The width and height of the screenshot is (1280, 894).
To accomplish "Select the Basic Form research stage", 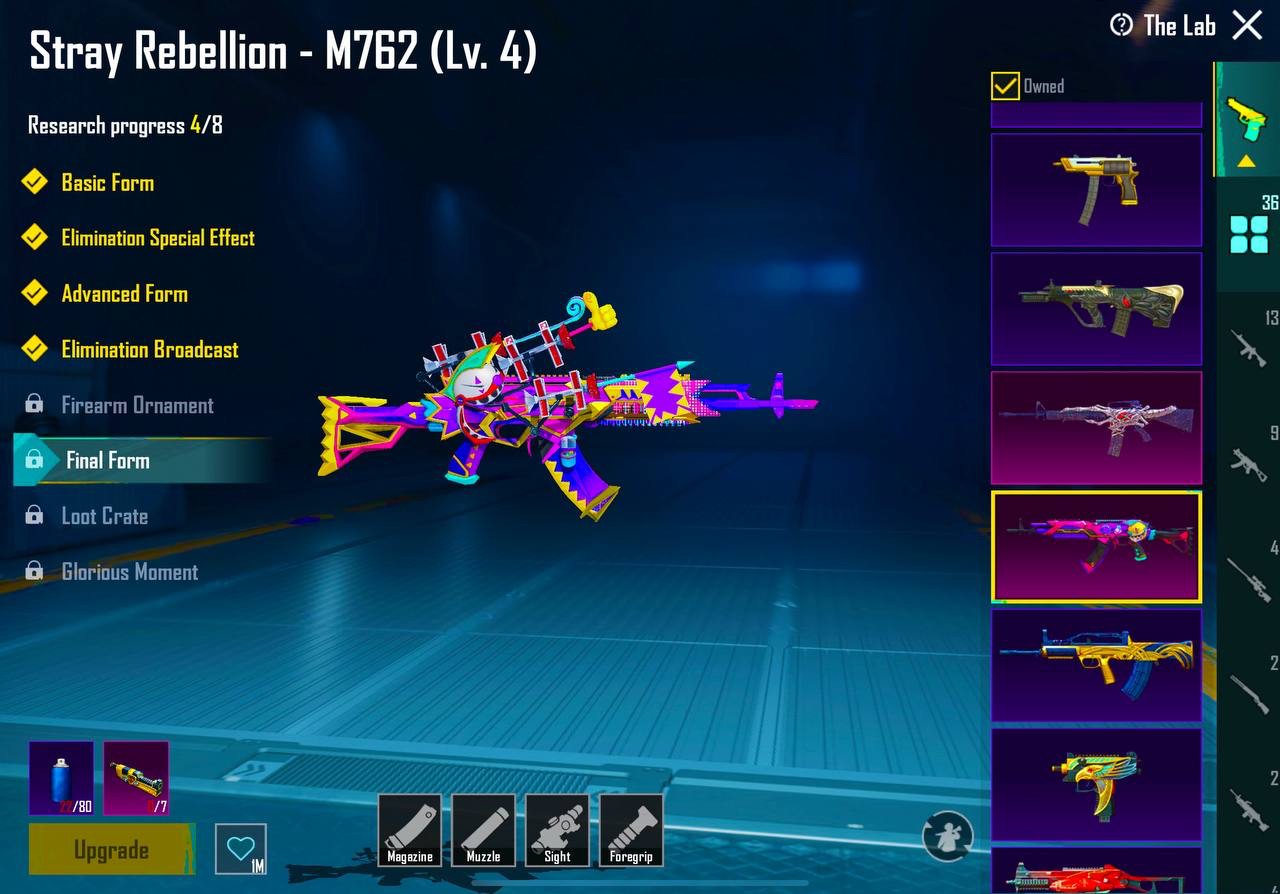I will (107, 182).
